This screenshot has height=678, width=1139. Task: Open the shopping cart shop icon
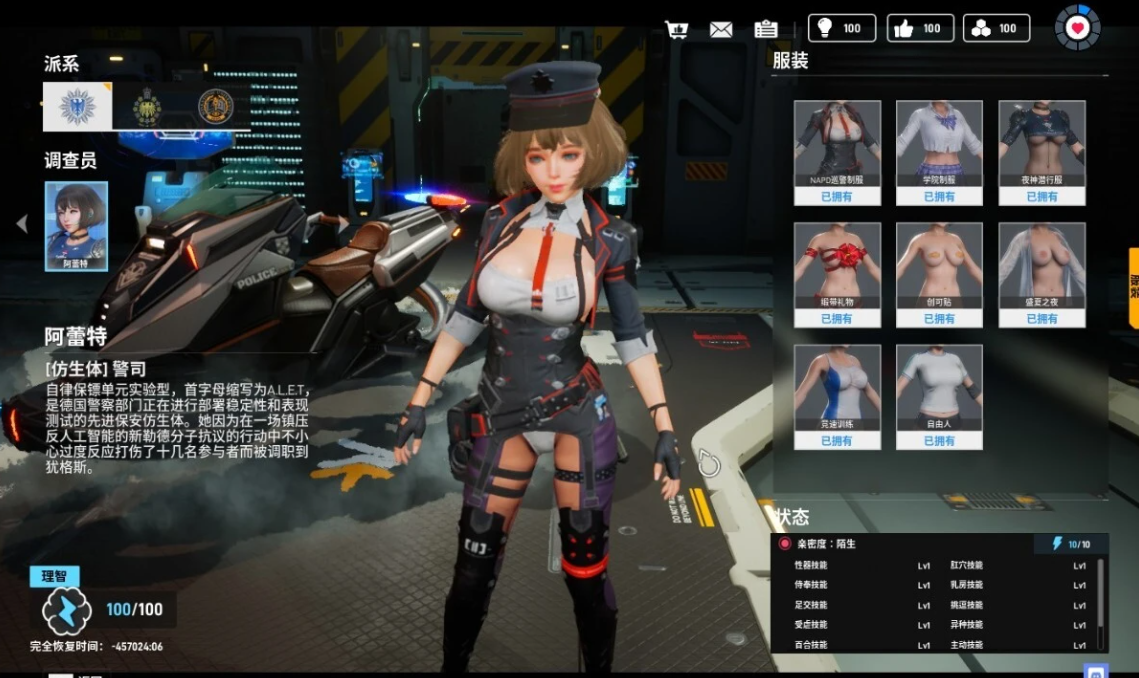coord(676,29)
